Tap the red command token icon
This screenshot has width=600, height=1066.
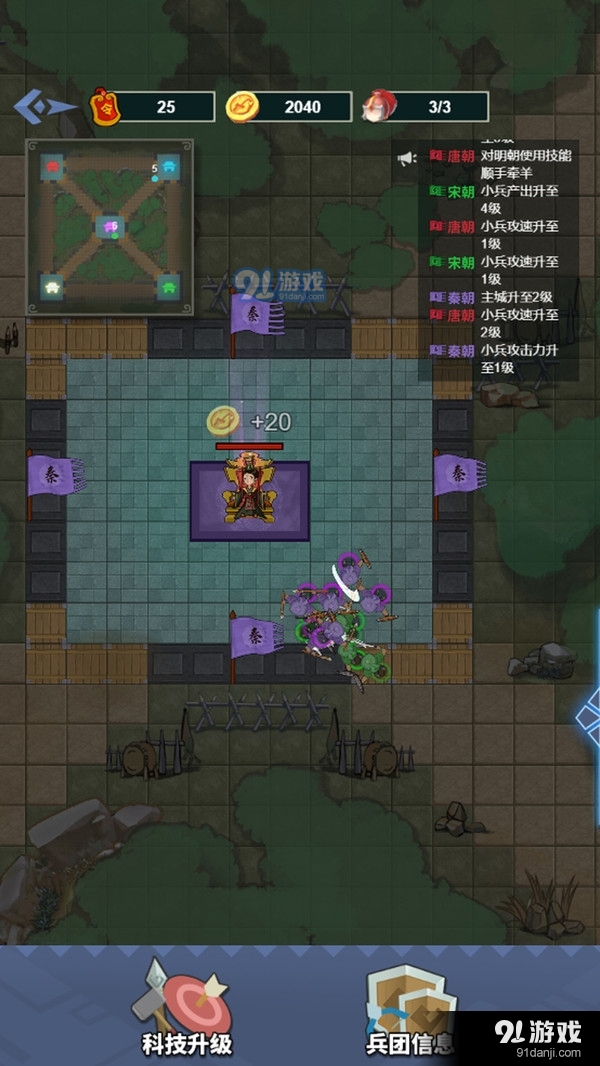(104, 106)
